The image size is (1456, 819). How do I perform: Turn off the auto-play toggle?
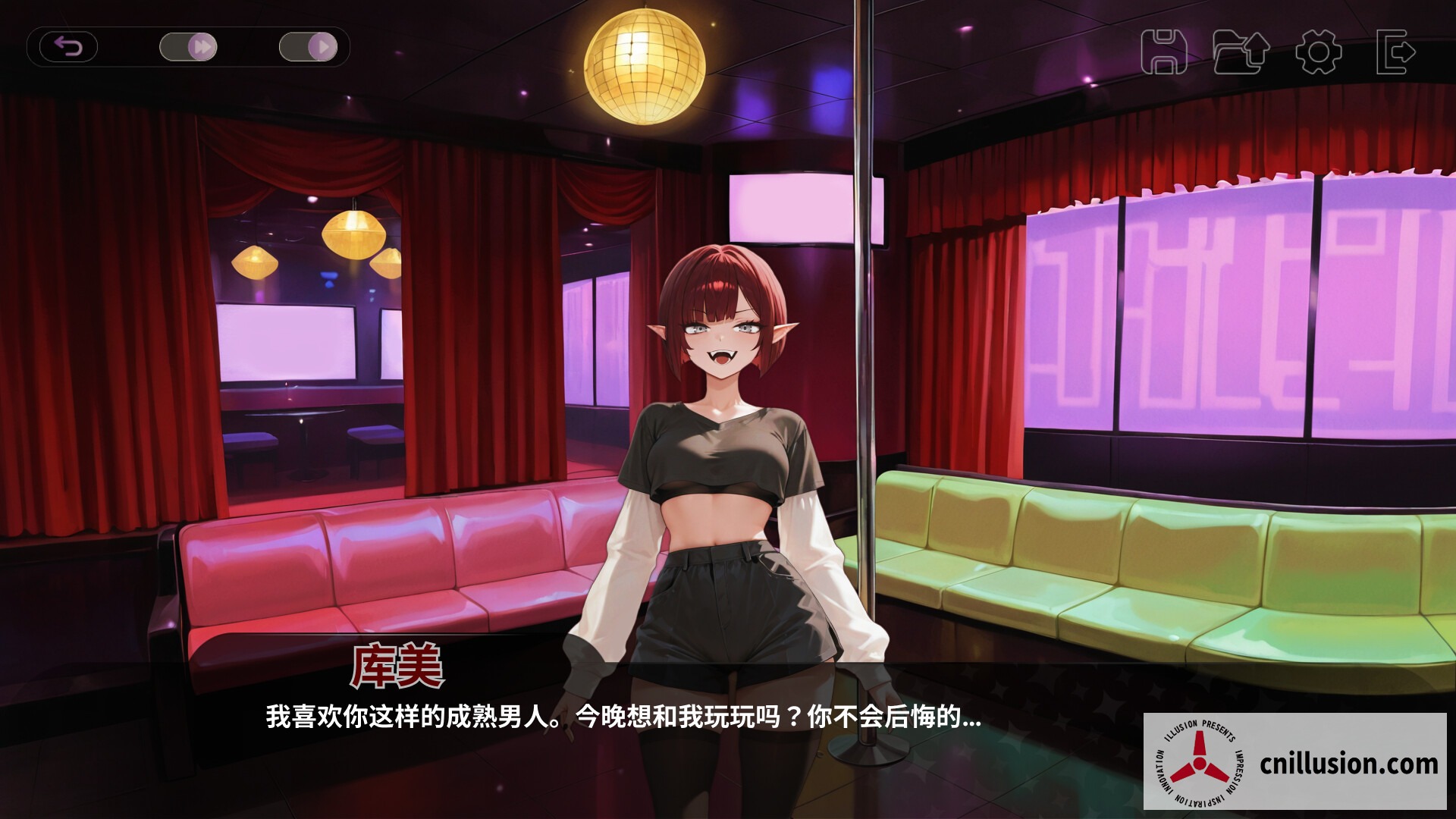click(x=308, y=46)
